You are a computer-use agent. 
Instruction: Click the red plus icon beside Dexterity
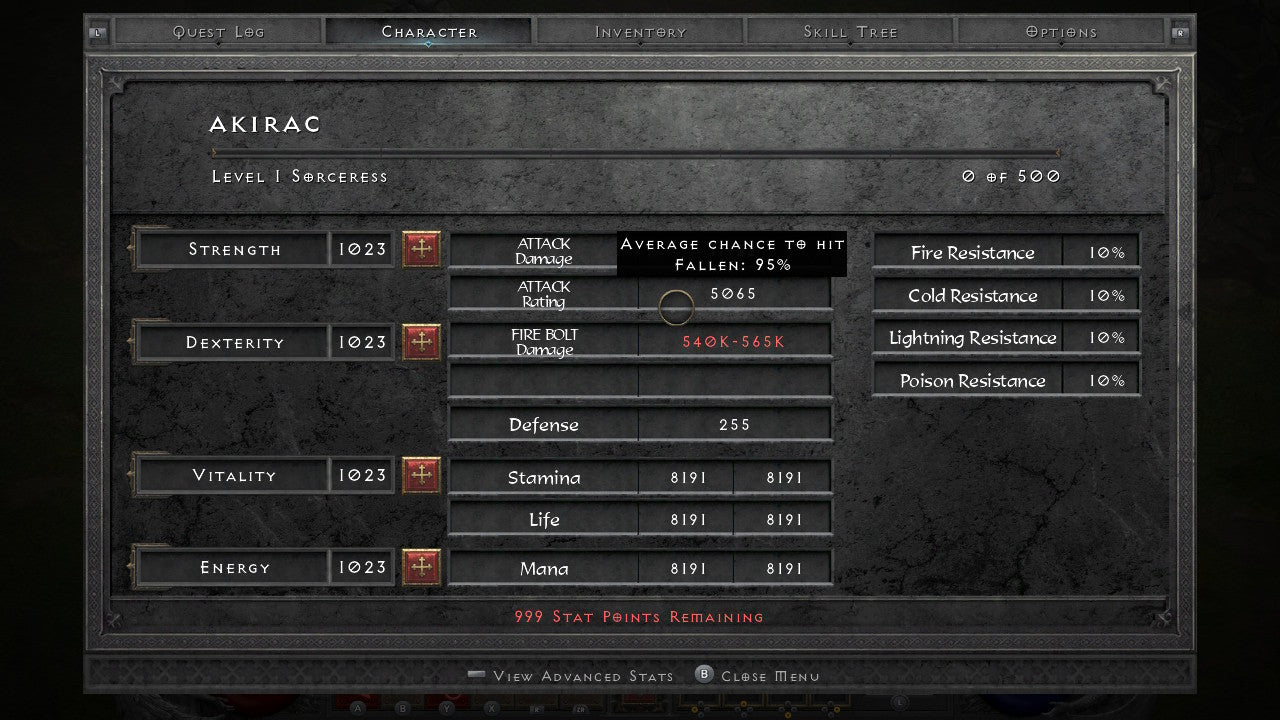(x=421, y=342)
